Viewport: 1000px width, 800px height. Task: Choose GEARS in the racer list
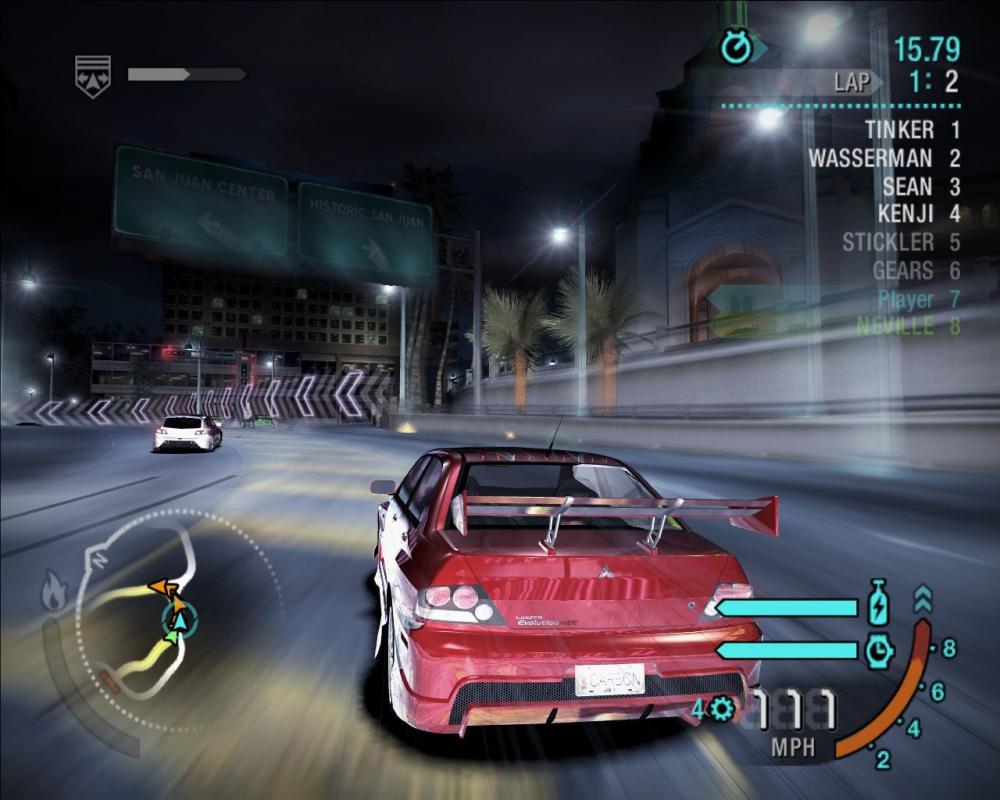(x=903, y=270)
